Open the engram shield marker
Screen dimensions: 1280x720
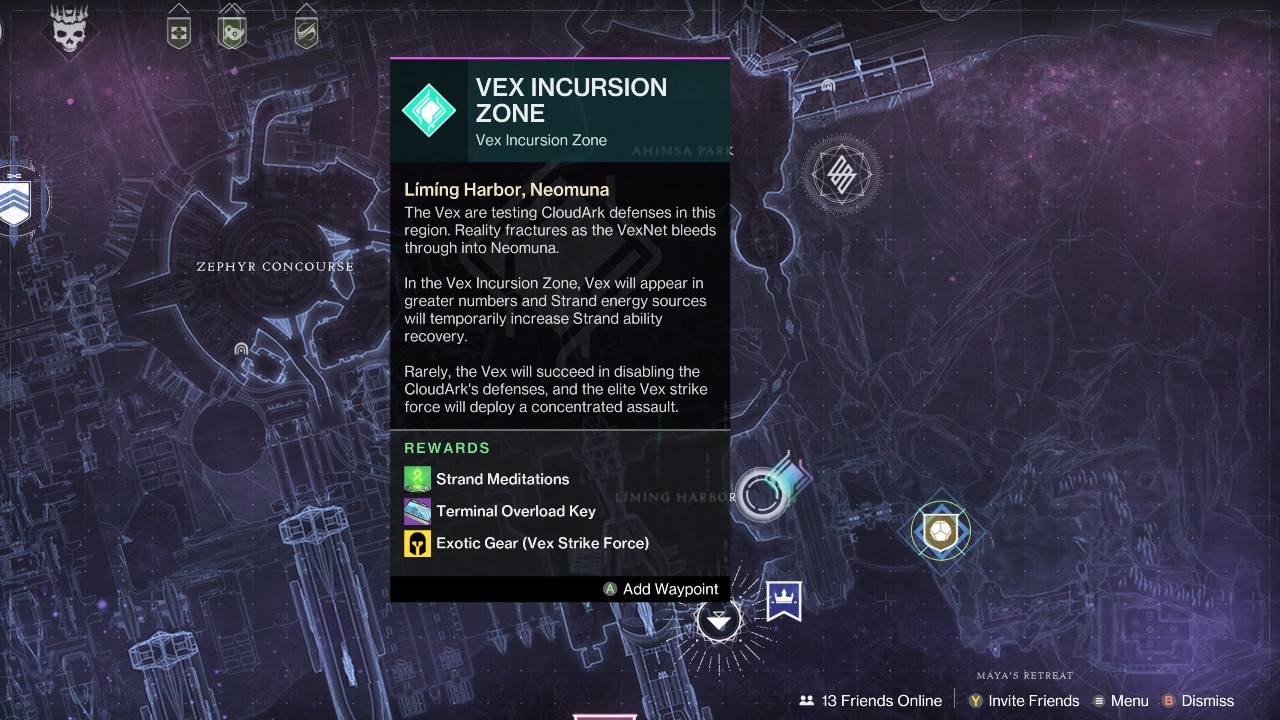pos(939,530)
